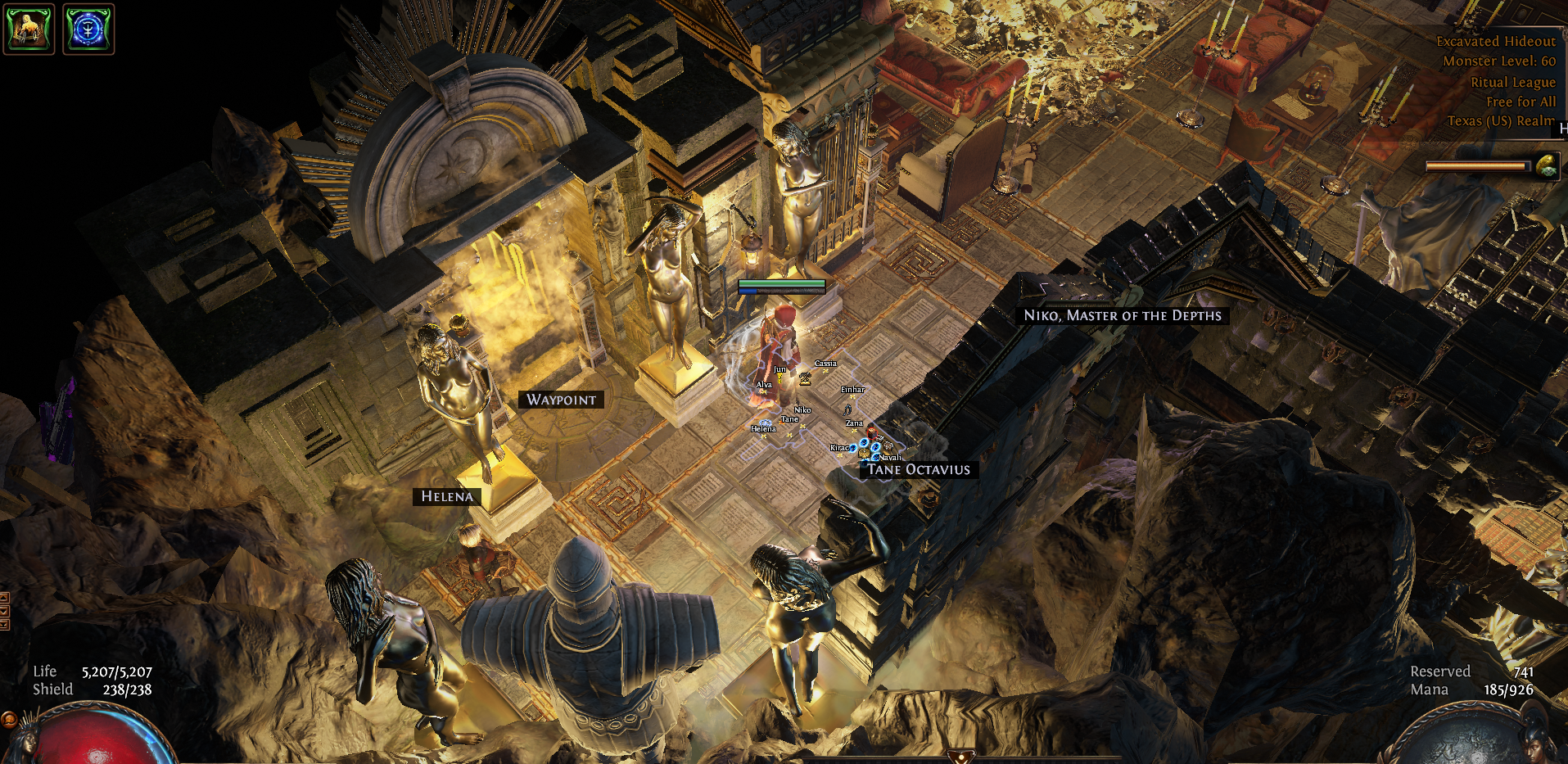The width and height of the screenshot is (1568, 764).
Task: Click the chat scroll-down arrow button
Action: pos(4,611)
